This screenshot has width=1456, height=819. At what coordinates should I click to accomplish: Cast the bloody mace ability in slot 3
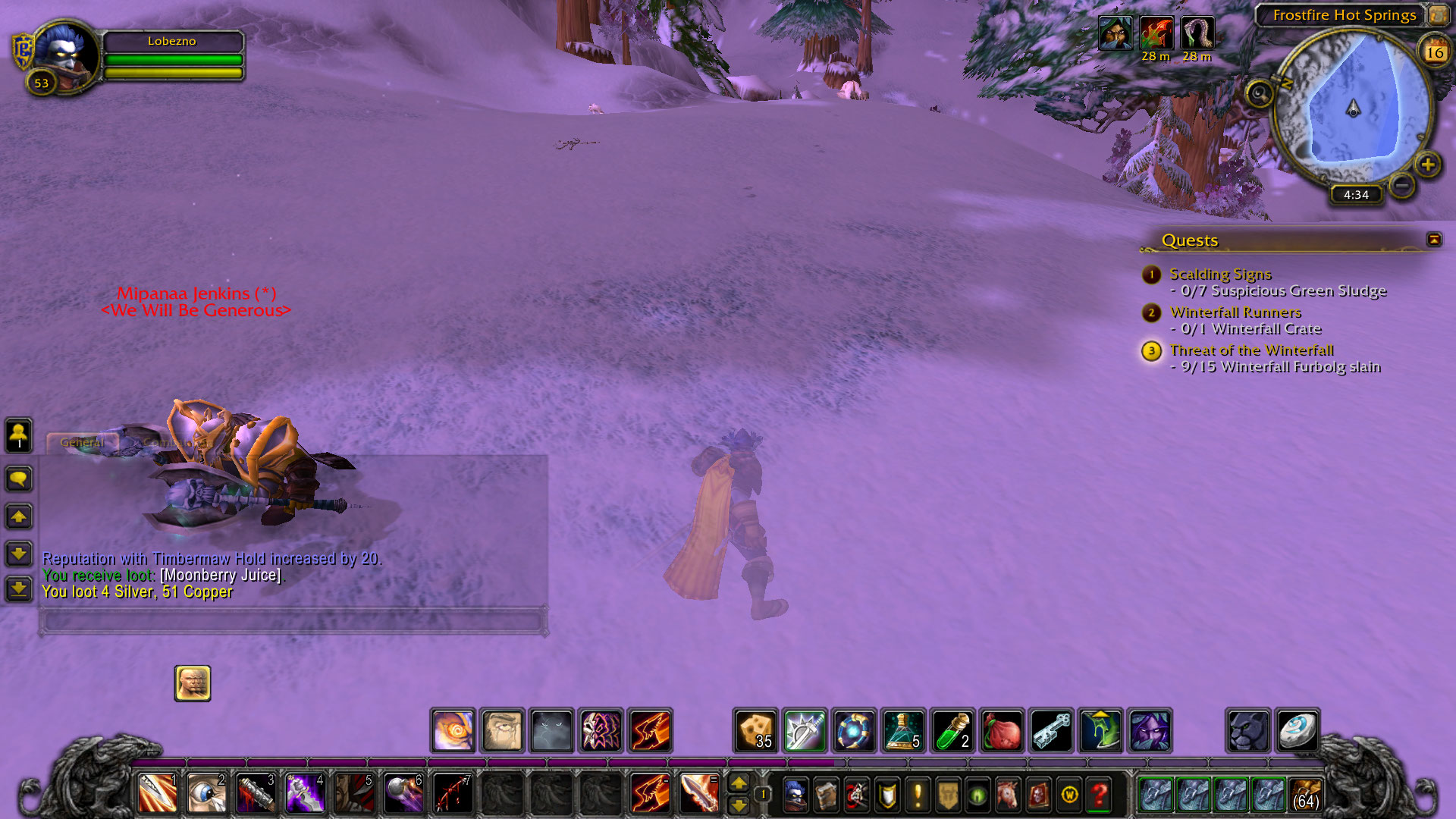pos(256,794)
